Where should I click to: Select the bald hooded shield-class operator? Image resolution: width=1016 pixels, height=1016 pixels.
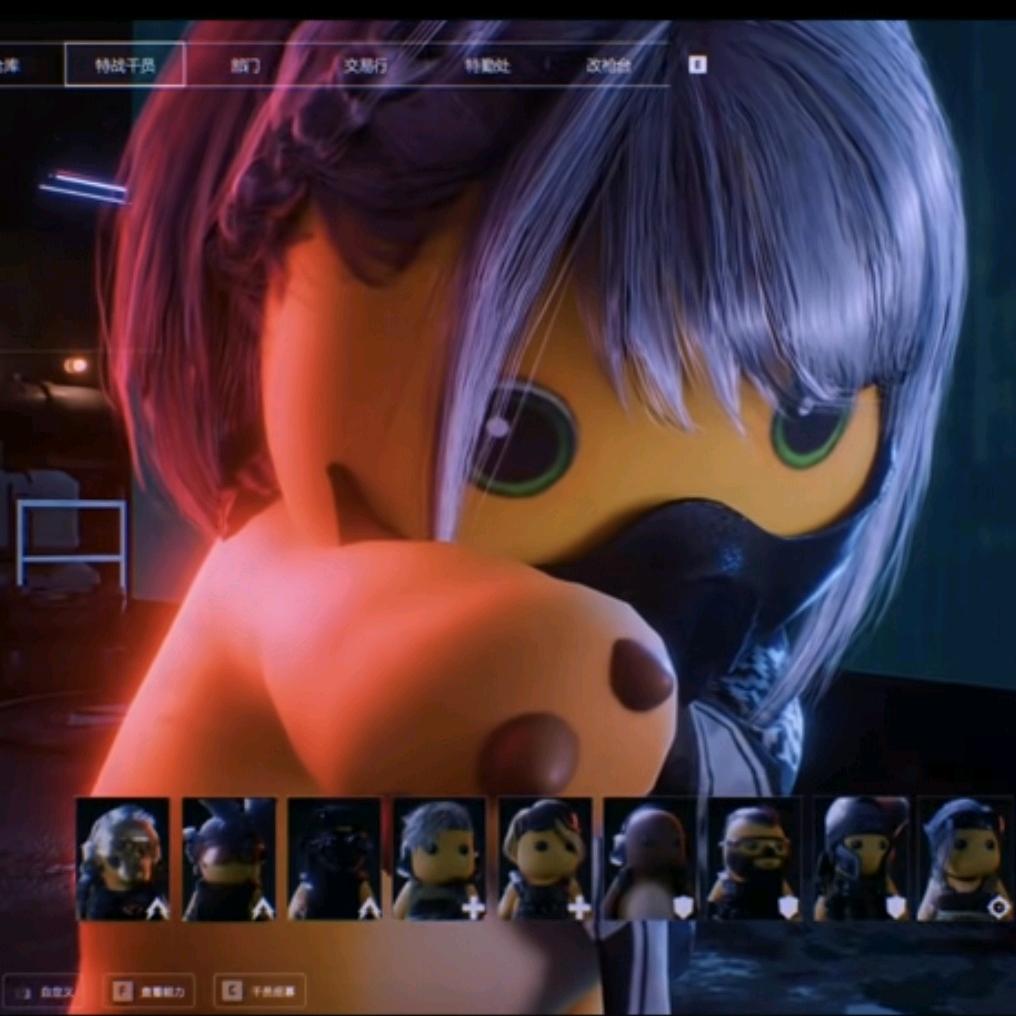(x=650, y=859)
